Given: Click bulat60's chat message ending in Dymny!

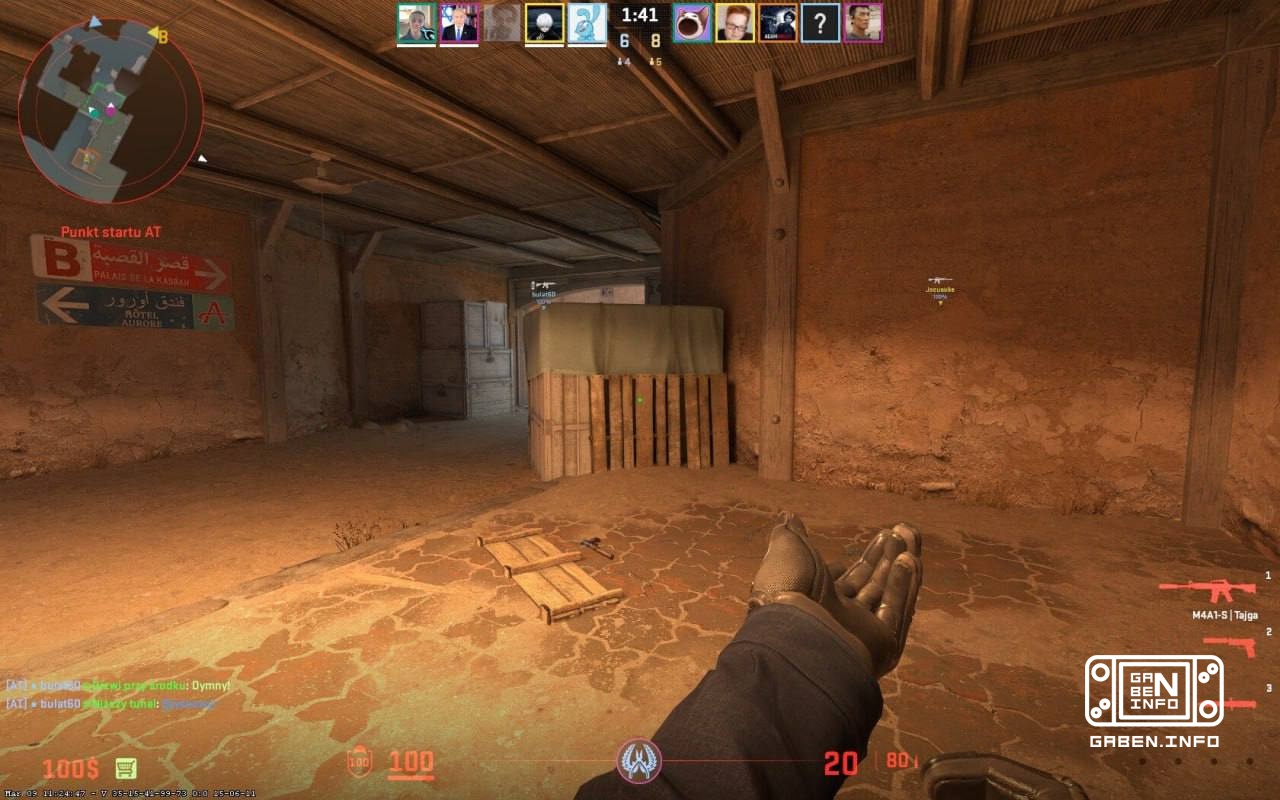Looking at the screenshot, I should pyautogui.click(x=115, y=686).
